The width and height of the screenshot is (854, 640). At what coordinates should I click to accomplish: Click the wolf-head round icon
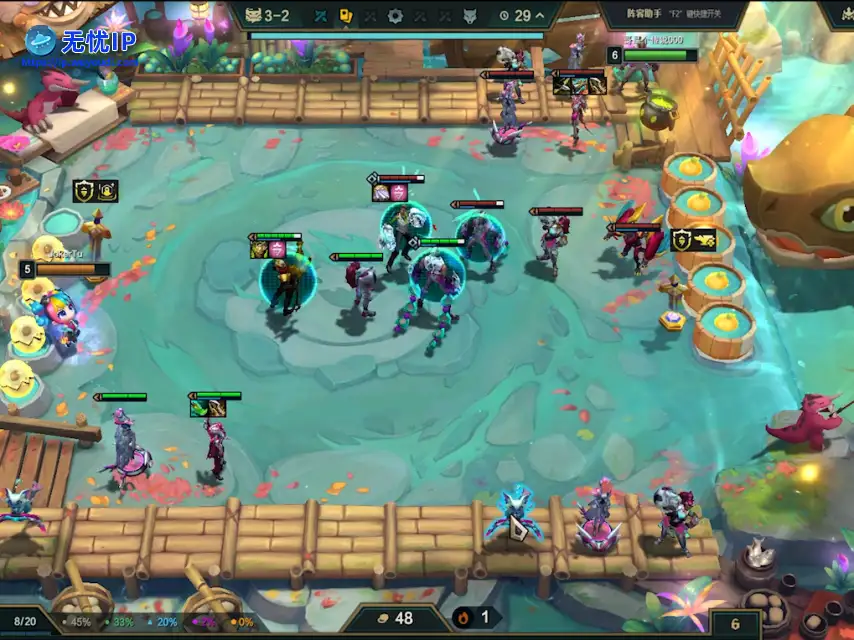pos(470,16)
